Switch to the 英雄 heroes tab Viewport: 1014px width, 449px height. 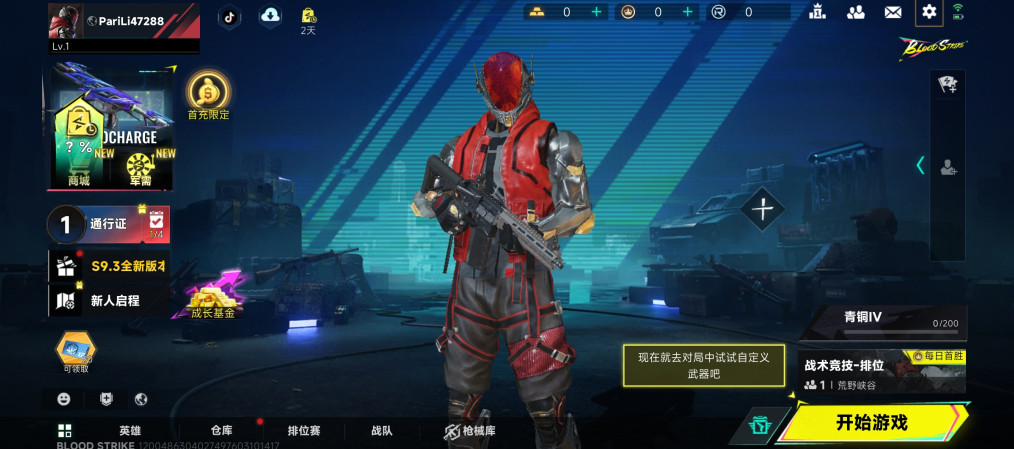click(130, 430)
